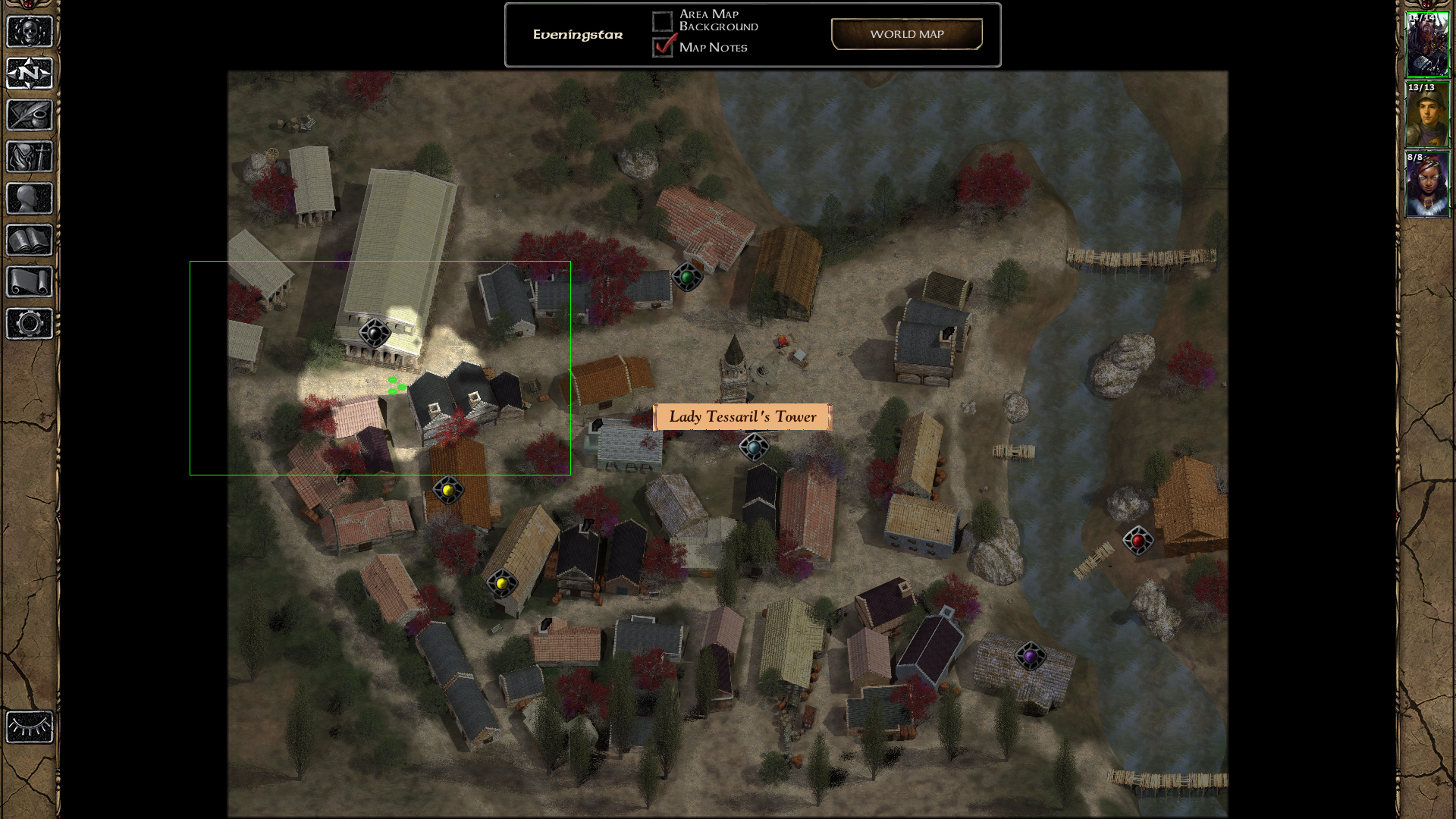Open the World Map
1456x819 pixels.
click(906, 34)
